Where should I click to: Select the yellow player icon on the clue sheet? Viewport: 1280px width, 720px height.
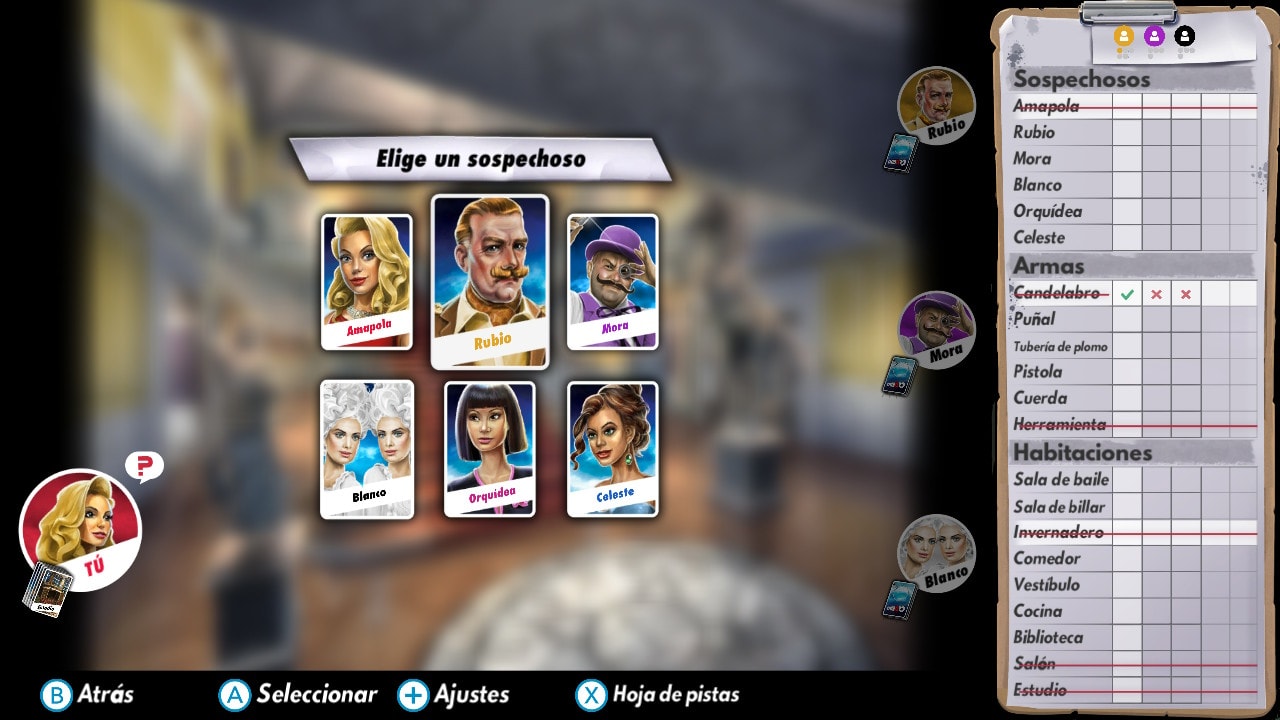pos(1122,34)
